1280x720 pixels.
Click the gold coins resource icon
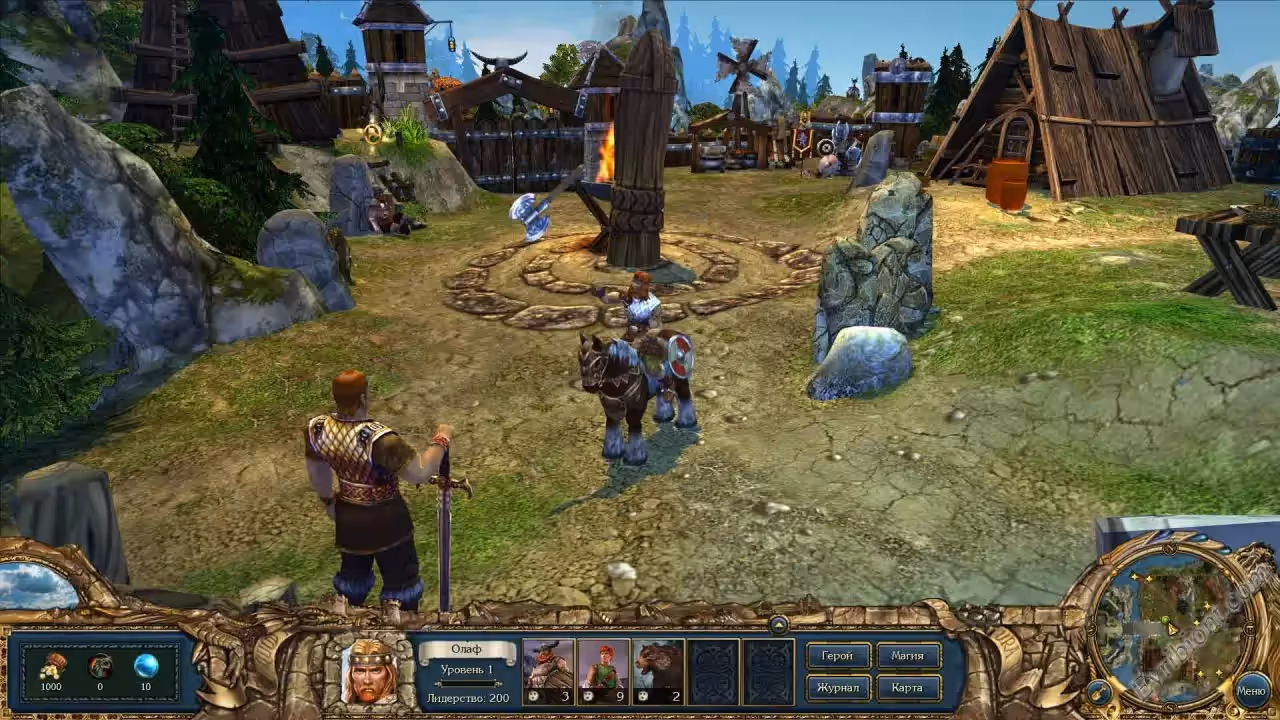(x=52, y=665)
